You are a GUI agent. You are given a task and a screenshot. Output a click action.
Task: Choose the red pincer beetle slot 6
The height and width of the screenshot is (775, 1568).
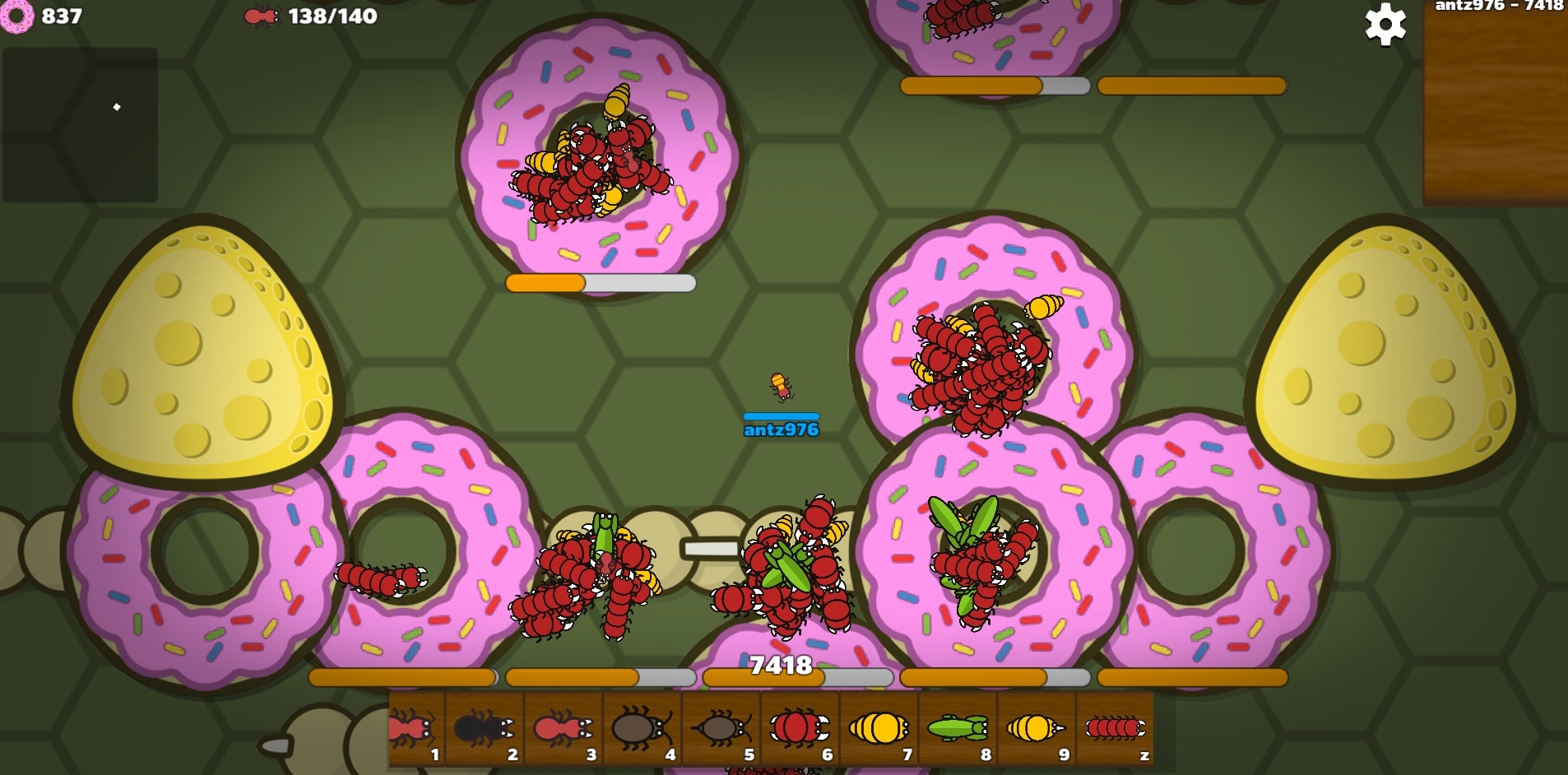(x=800, y=729)
